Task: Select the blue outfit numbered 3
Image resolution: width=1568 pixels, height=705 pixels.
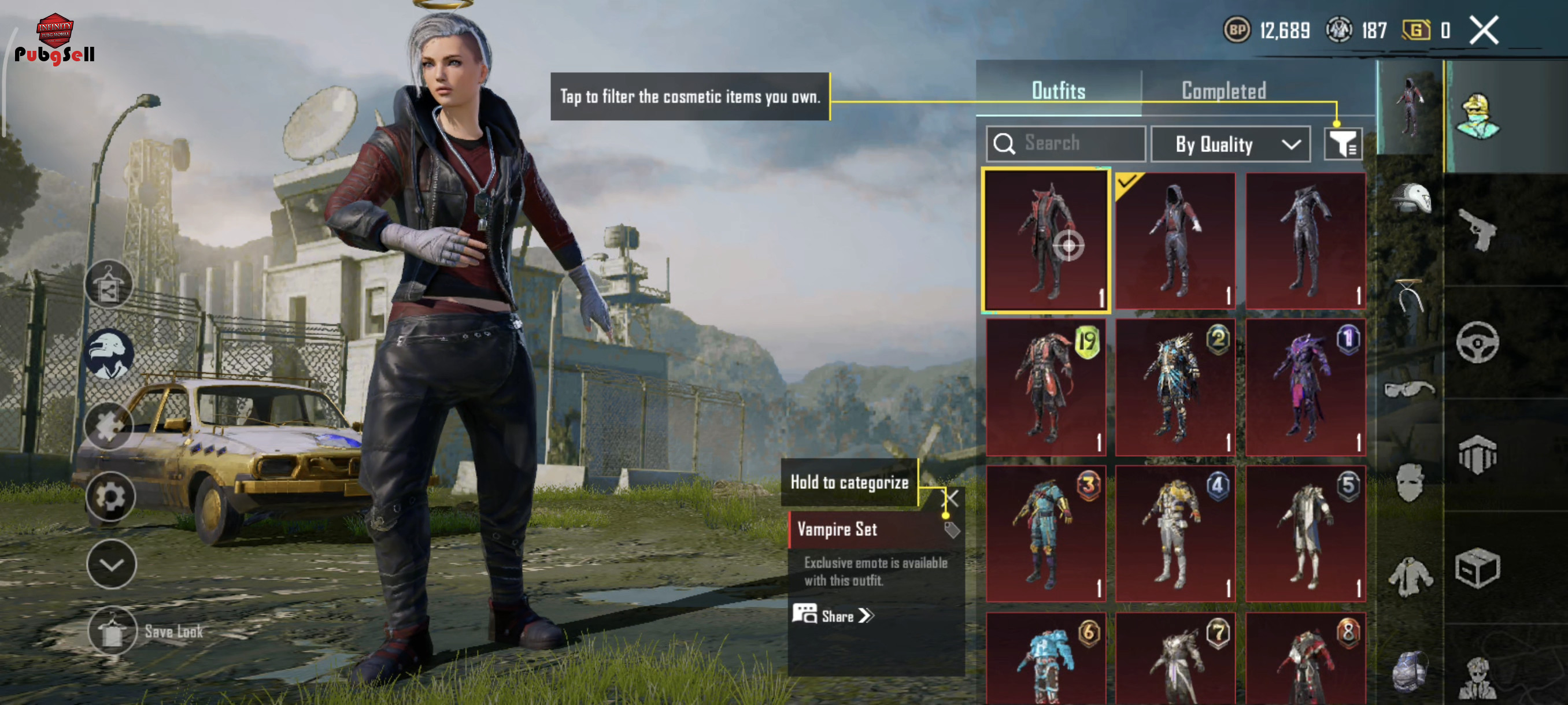Action: (x=1046, y=533)
